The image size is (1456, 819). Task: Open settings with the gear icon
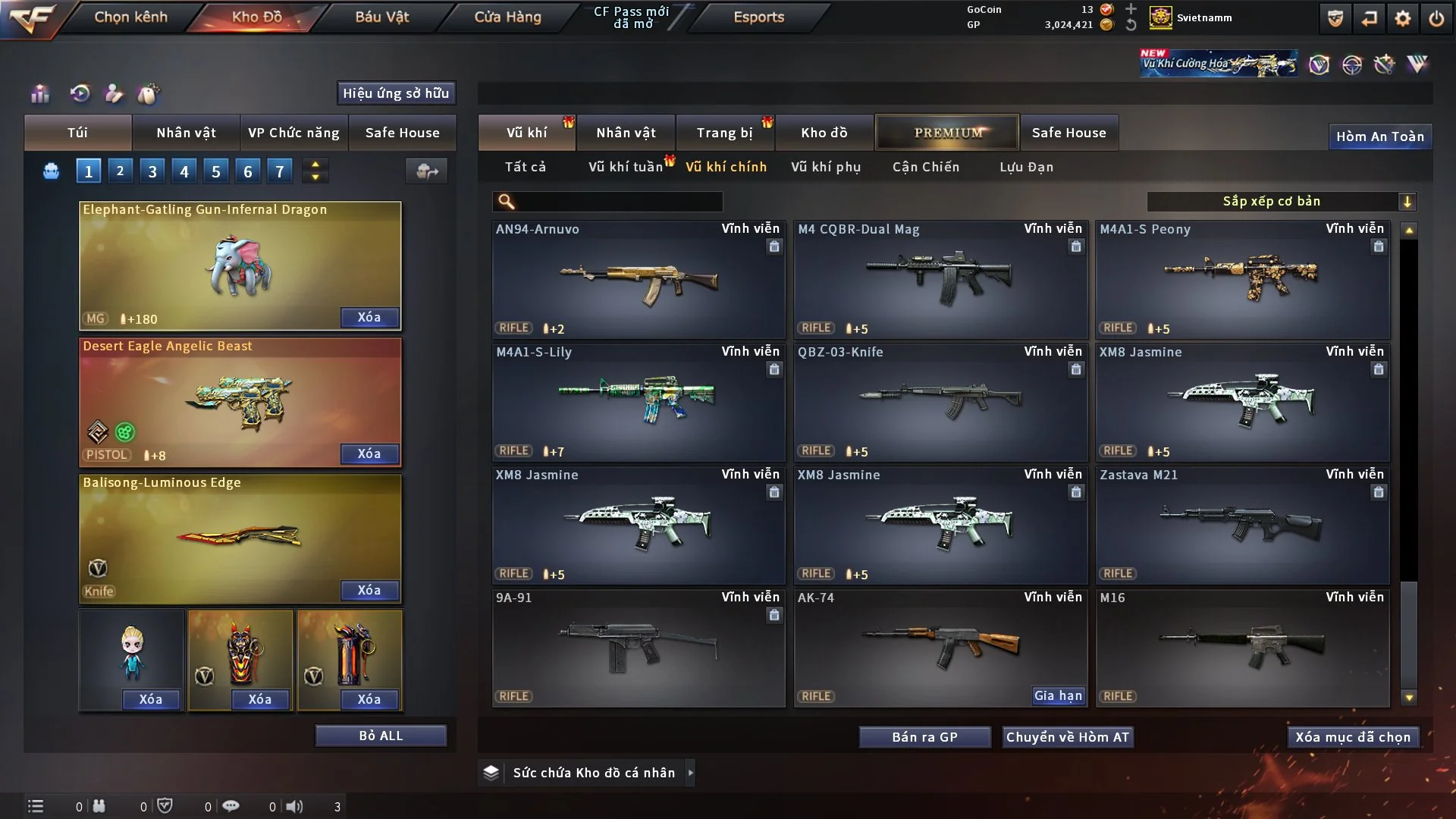click(1402, 18)
